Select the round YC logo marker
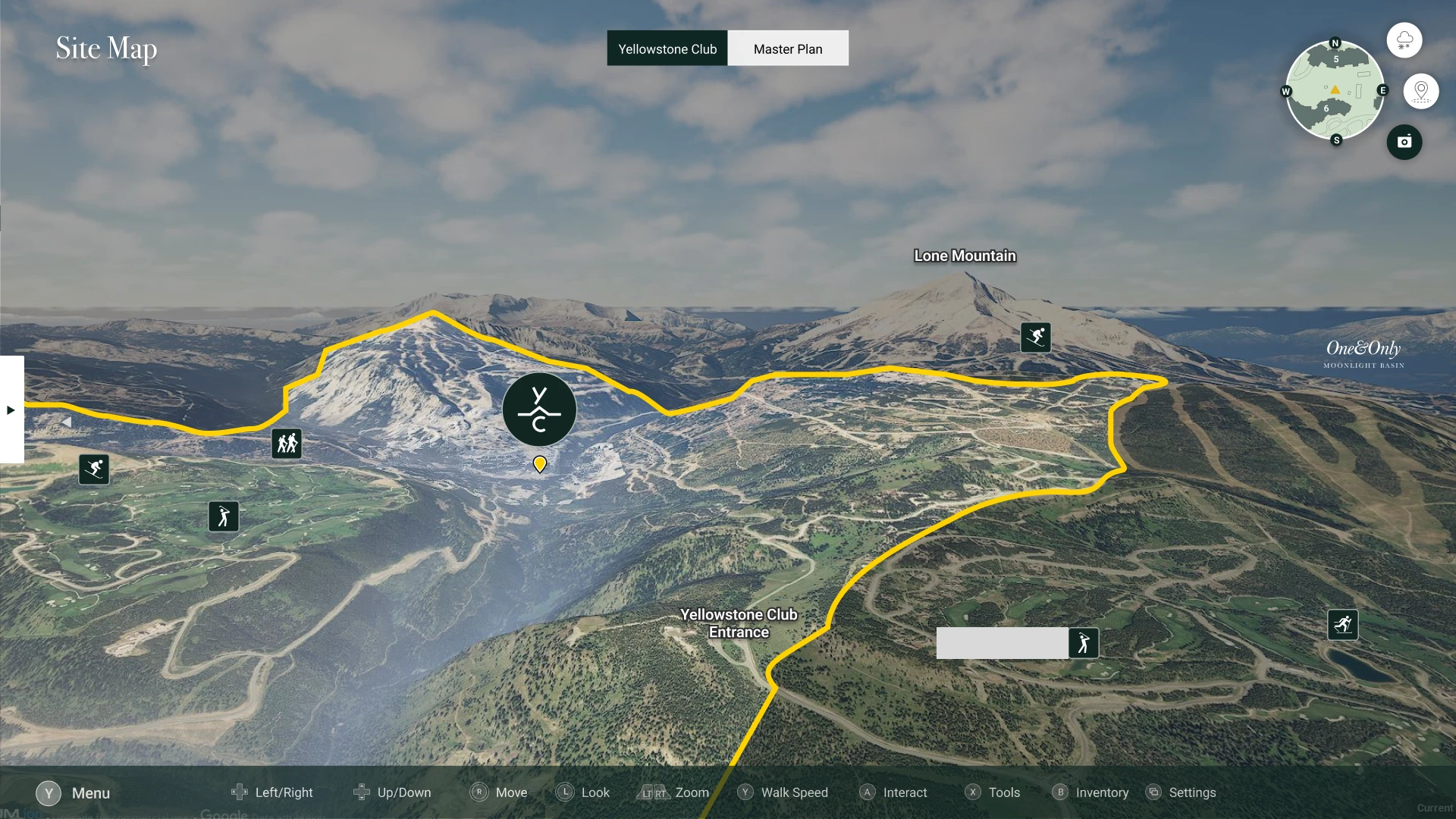1456x819 pixels. click(x=539, y=409)
